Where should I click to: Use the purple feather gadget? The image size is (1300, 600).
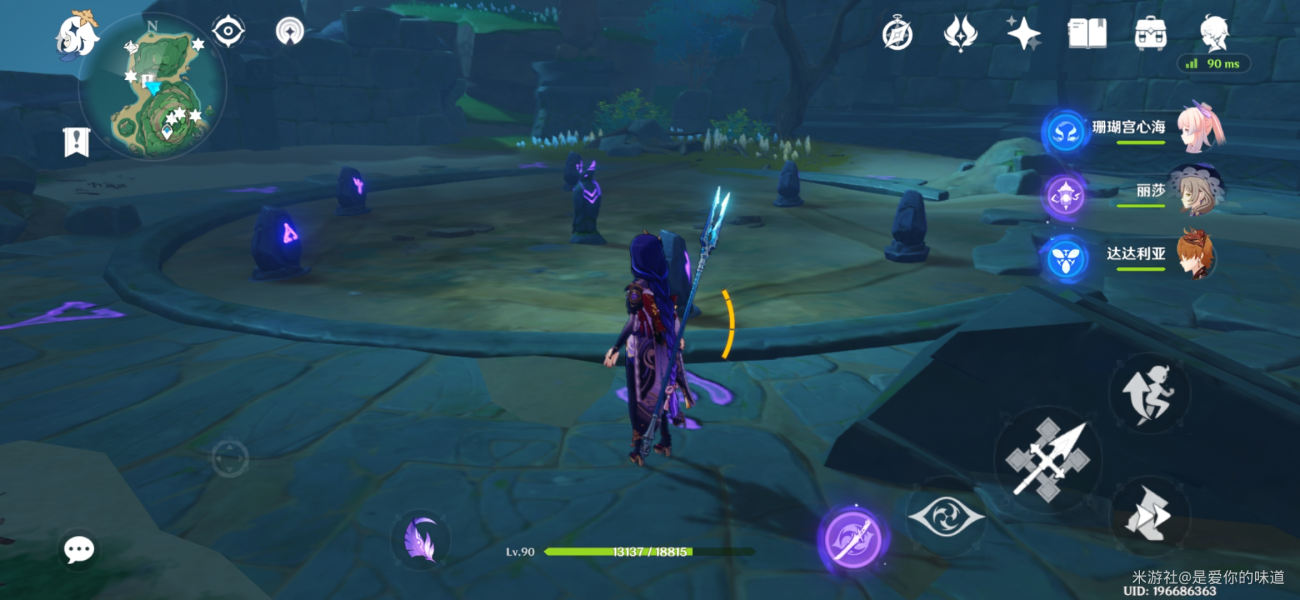(x=420, y=540)
